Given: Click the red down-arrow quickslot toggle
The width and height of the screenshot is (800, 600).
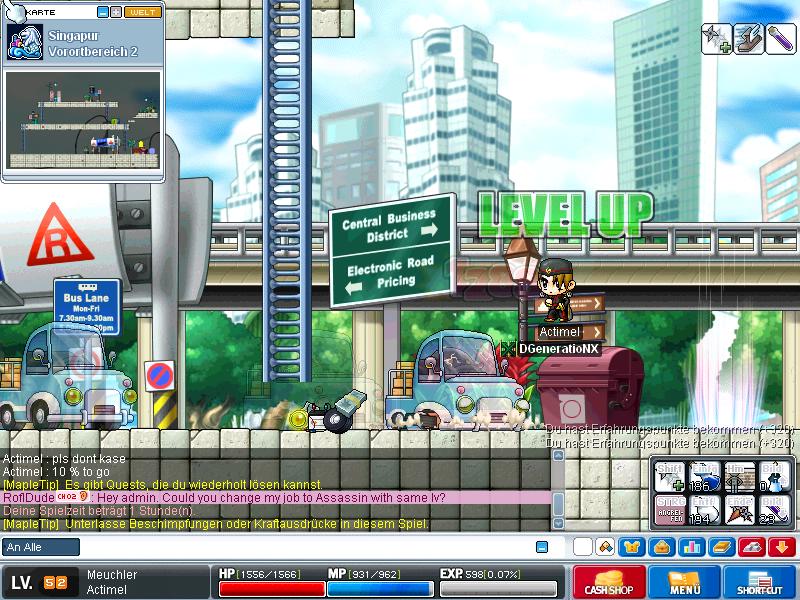Looking at the screenshot, I should click(781, 547).
